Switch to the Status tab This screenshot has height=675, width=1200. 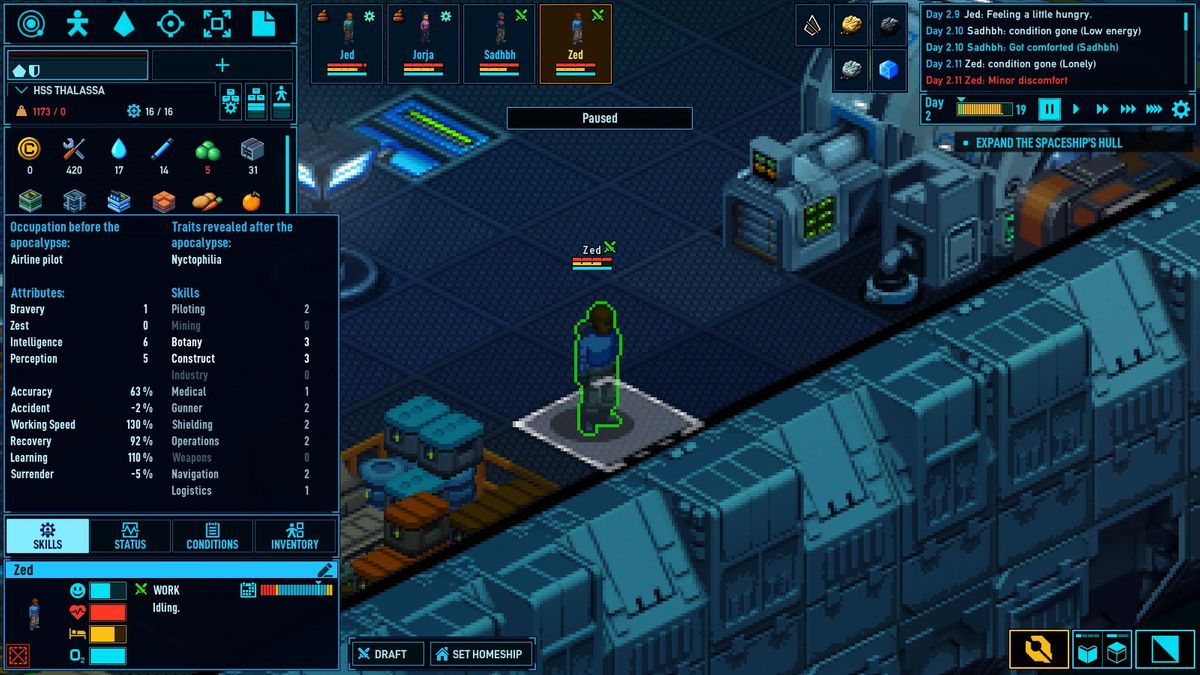130,536
